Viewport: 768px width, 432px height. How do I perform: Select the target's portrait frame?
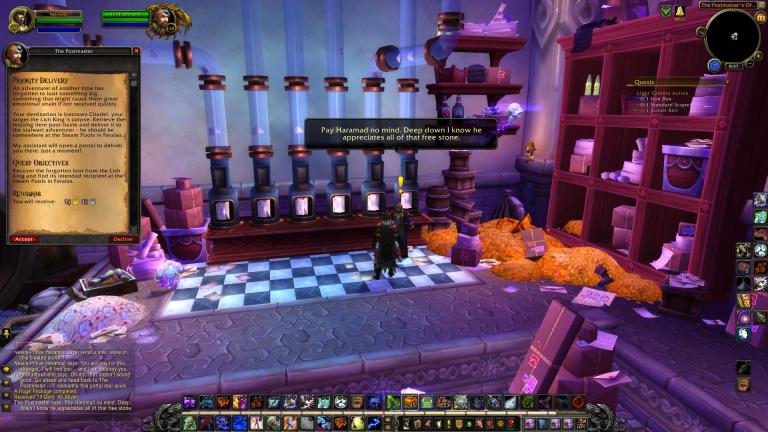click(x=165, y=17)
